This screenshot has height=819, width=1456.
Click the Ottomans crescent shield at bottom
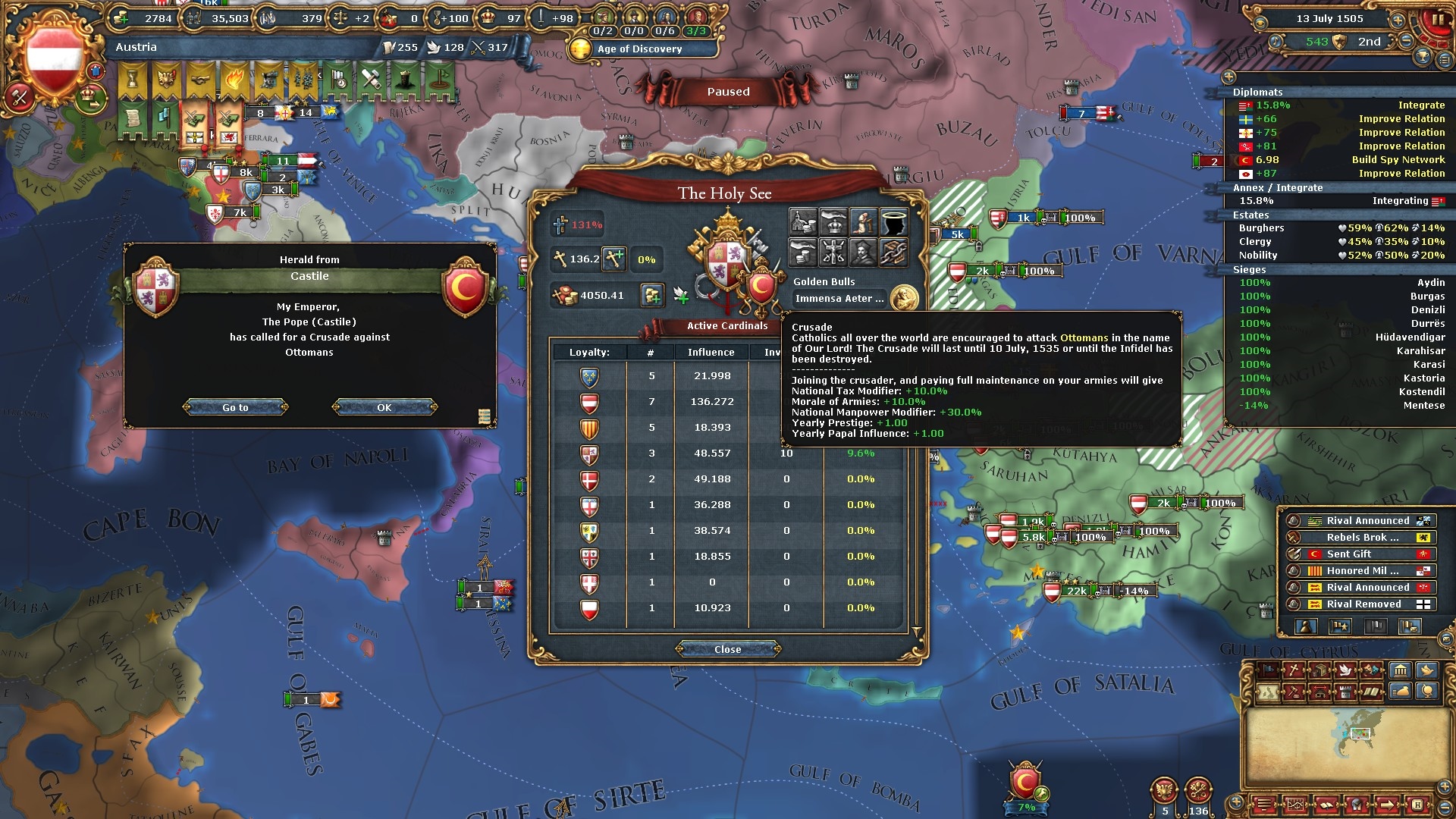1025,781
